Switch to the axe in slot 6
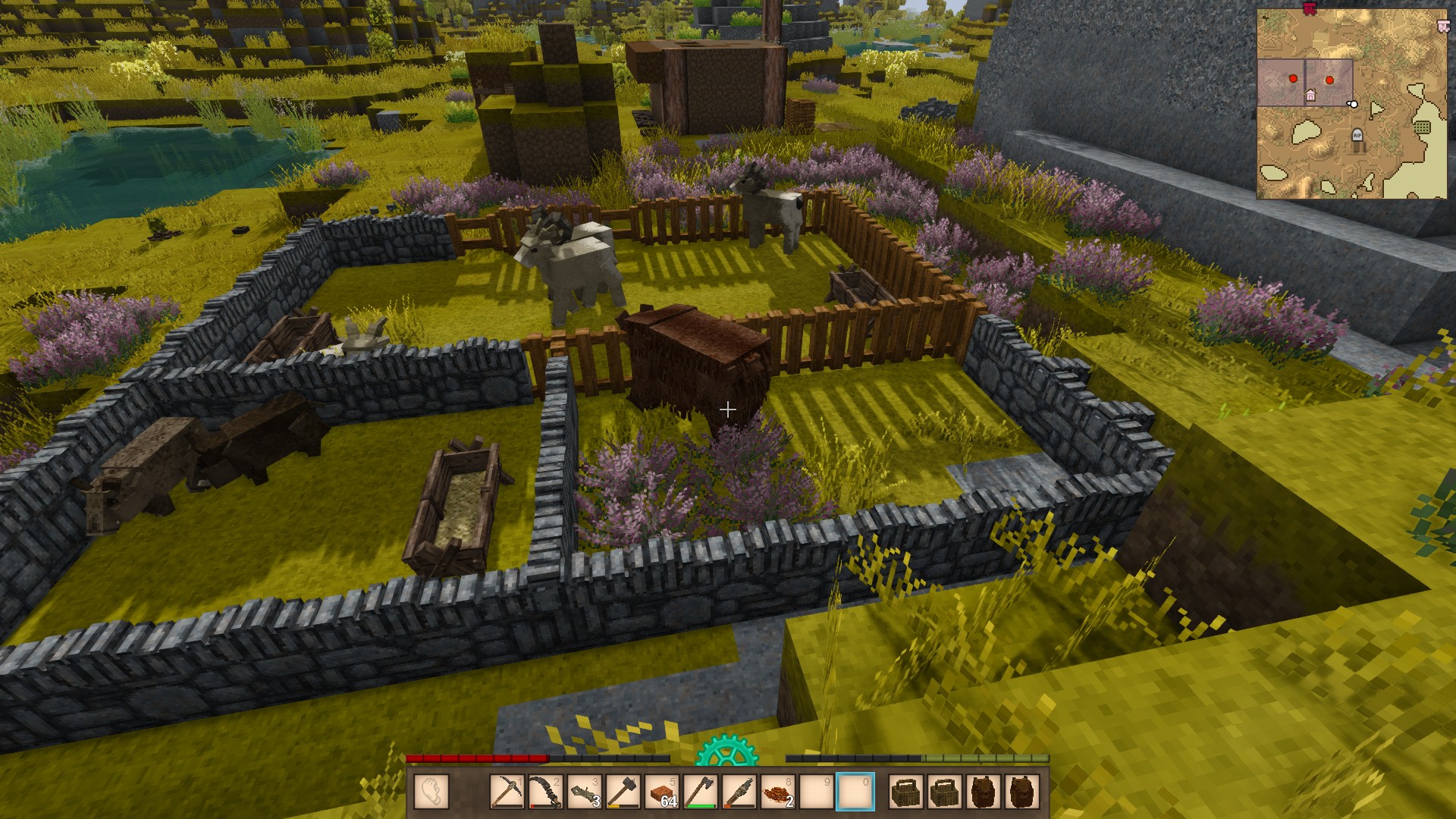 (x=701, y=792)
